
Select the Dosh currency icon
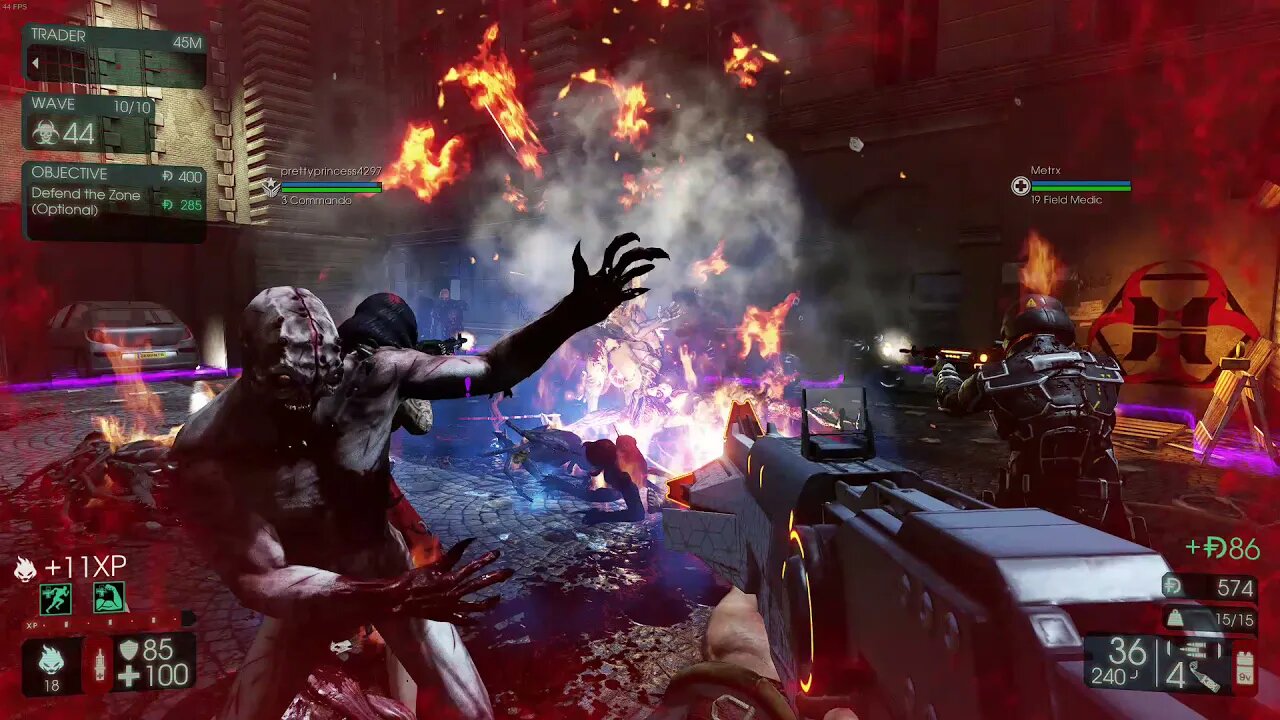pyautogui.click(x=1172, y=588)
